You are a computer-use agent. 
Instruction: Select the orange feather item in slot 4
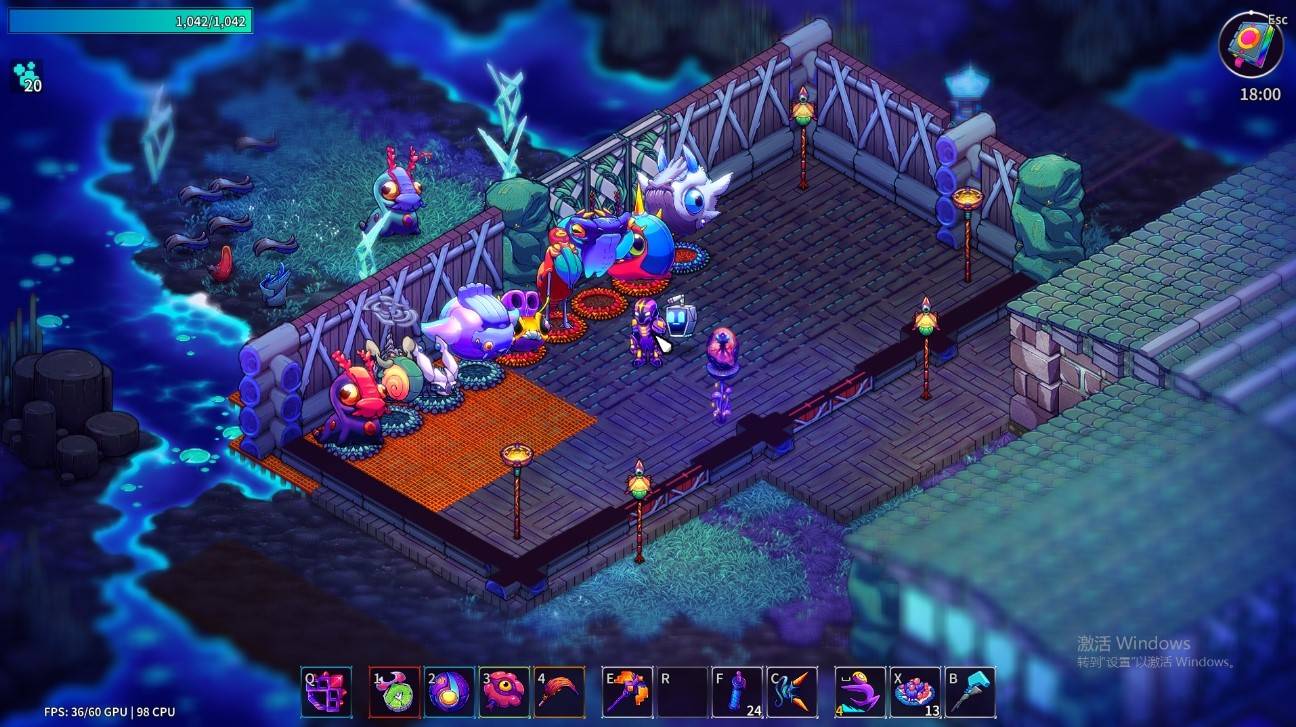click(x=559, y=692)
